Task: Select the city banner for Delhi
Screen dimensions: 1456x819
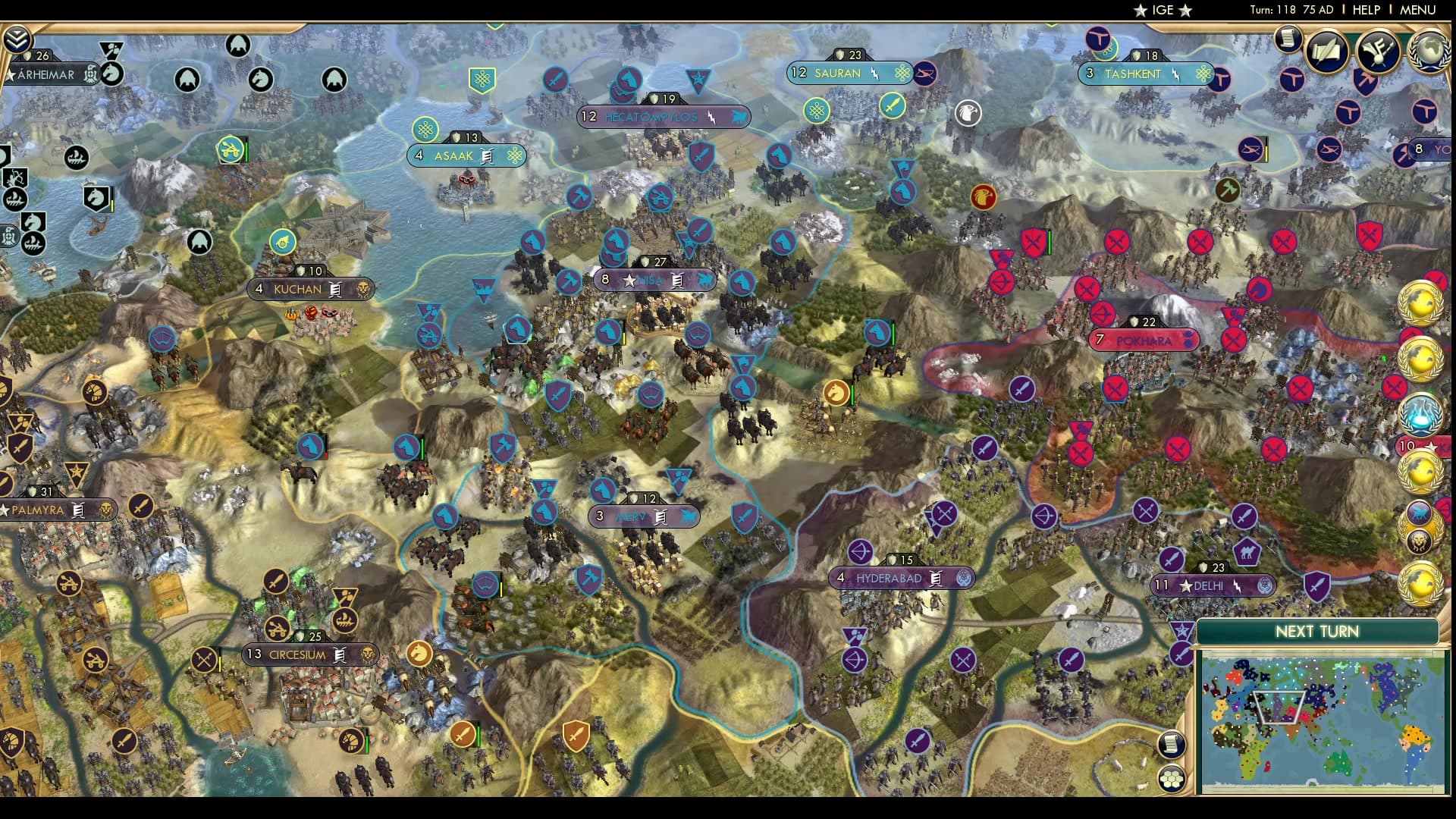Action: (x=1214, y=585)
